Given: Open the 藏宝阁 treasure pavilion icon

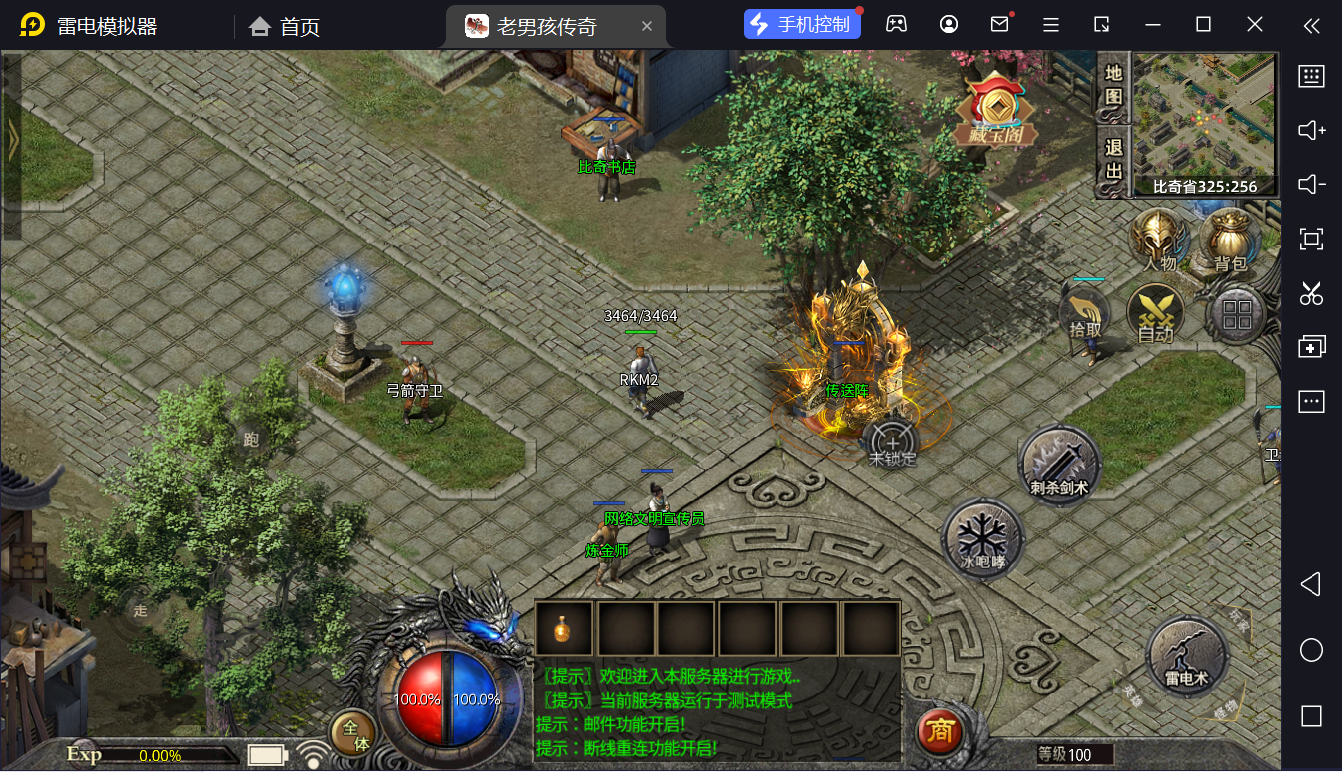Looking at the screenshot, I should click(x=996, y=111).
